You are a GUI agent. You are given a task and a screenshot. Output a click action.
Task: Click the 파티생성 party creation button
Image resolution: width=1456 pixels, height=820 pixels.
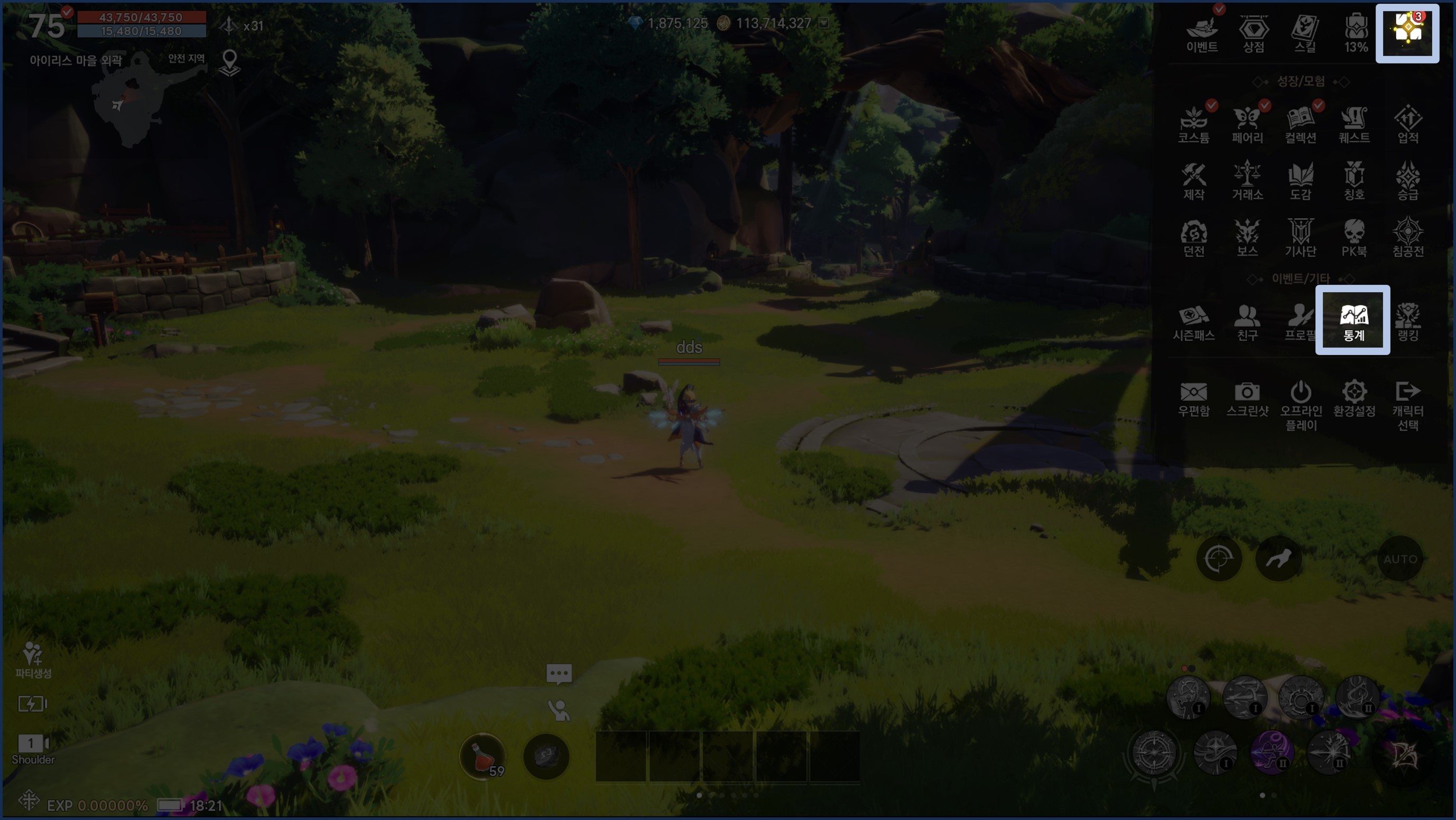click(33, 659)
